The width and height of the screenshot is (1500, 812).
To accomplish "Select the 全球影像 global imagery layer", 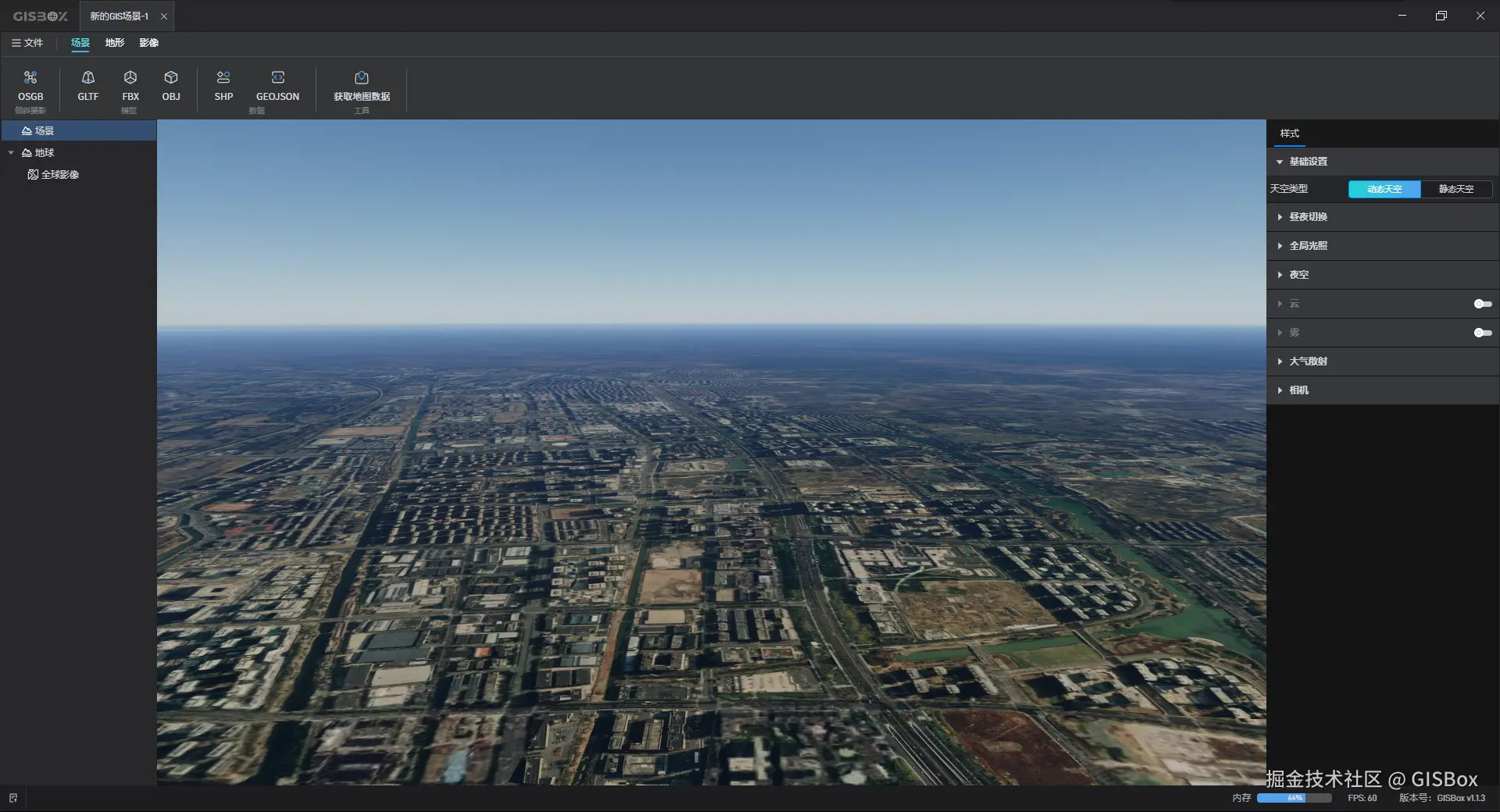I will pyautogui.click(x=60, y=174).
